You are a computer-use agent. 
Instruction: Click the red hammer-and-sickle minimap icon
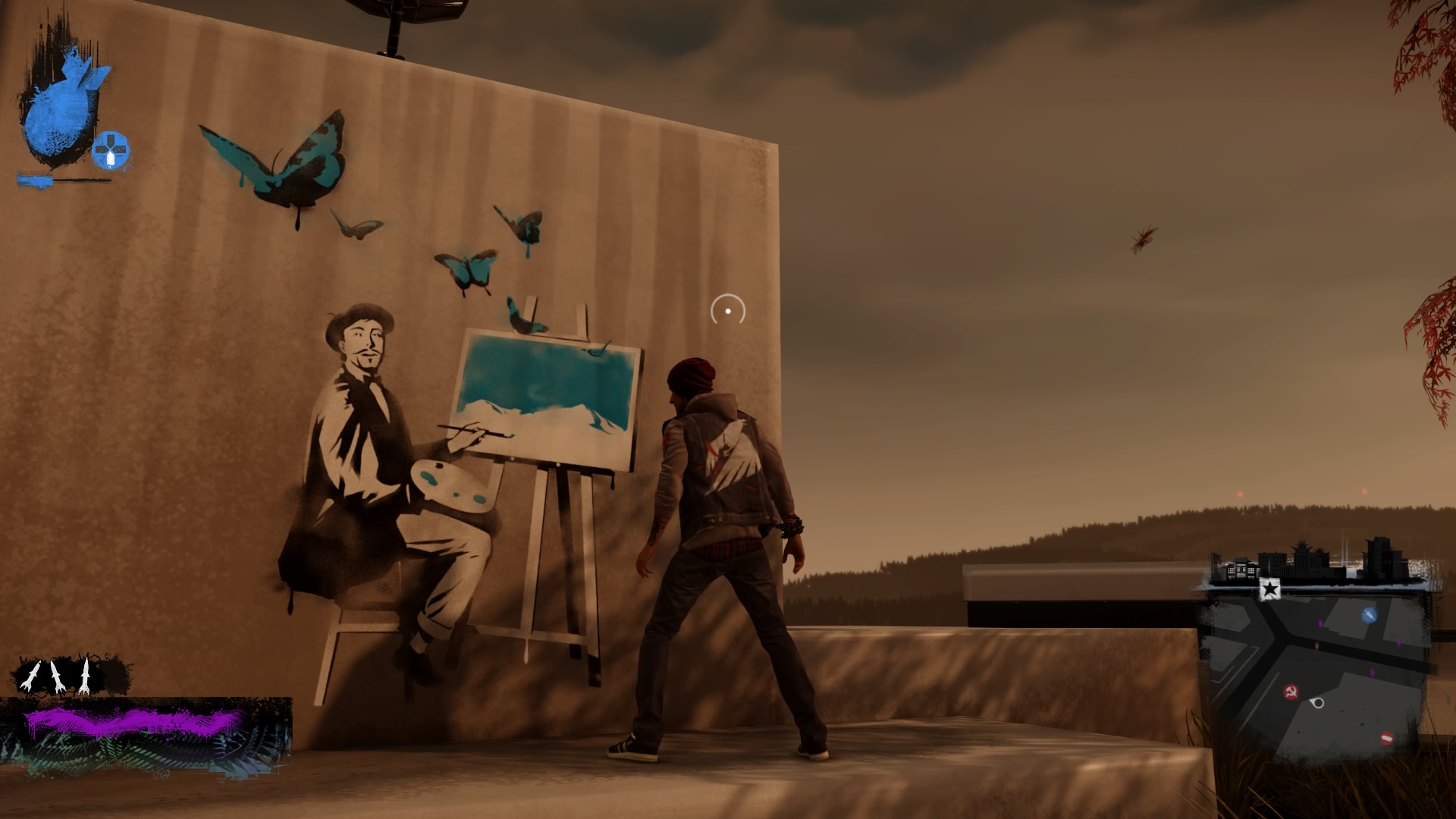pos(1291,691)
